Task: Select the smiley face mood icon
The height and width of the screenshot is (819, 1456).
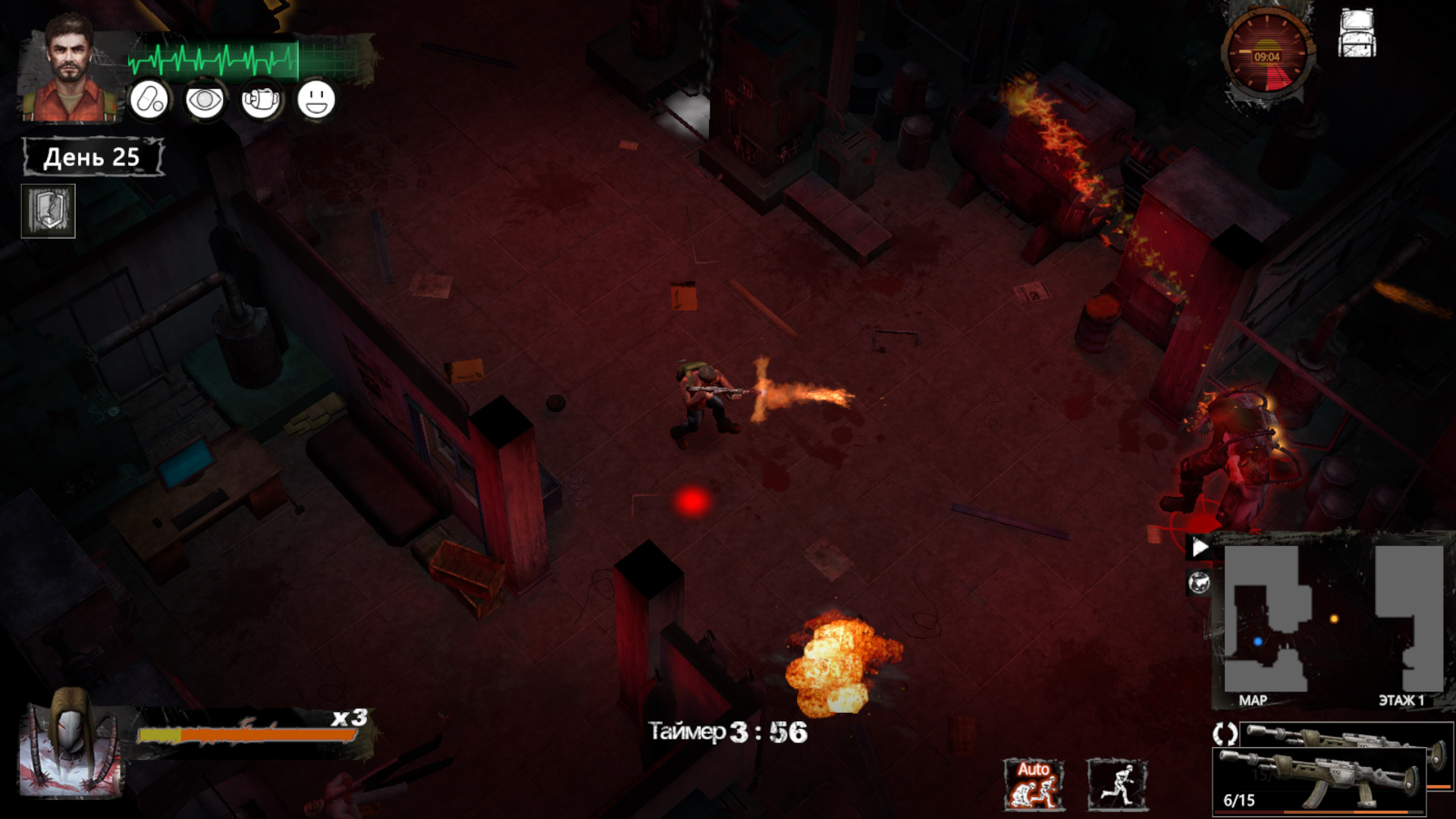Action: tap(316, 100)
